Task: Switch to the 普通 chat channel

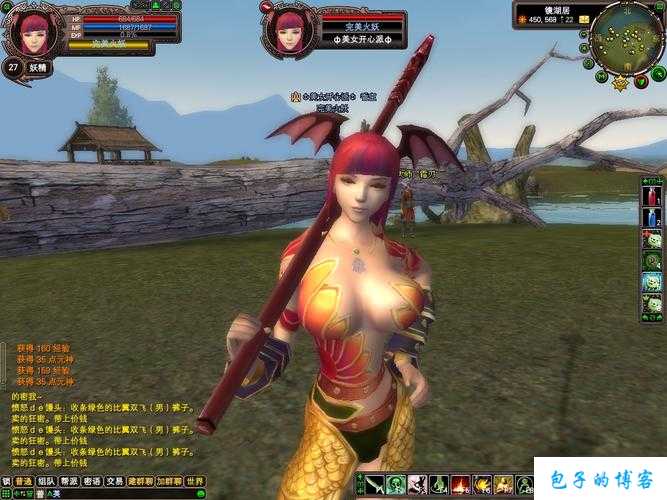Action: click(x=22, y=481)
